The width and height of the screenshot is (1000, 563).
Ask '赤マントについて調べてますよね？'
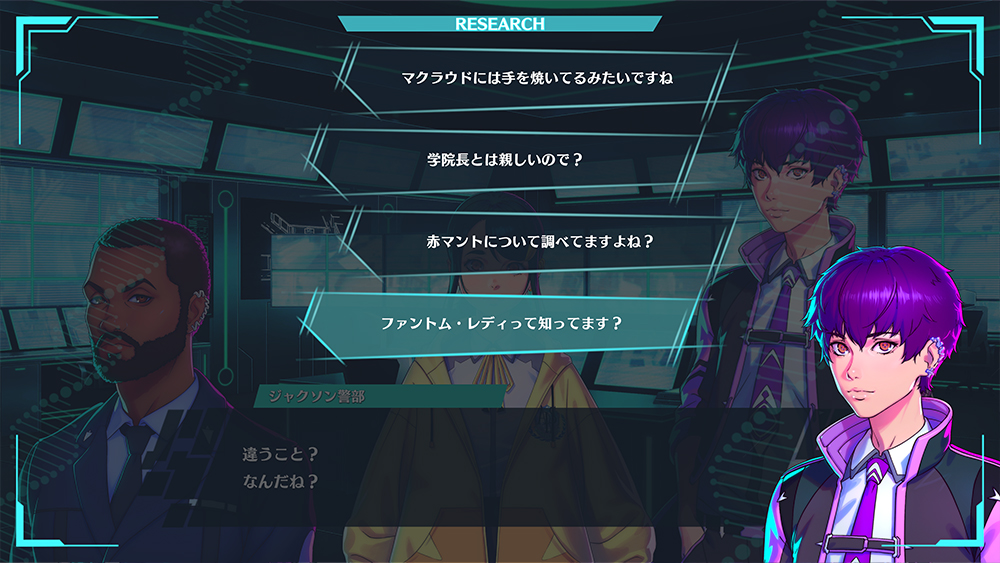539,241
